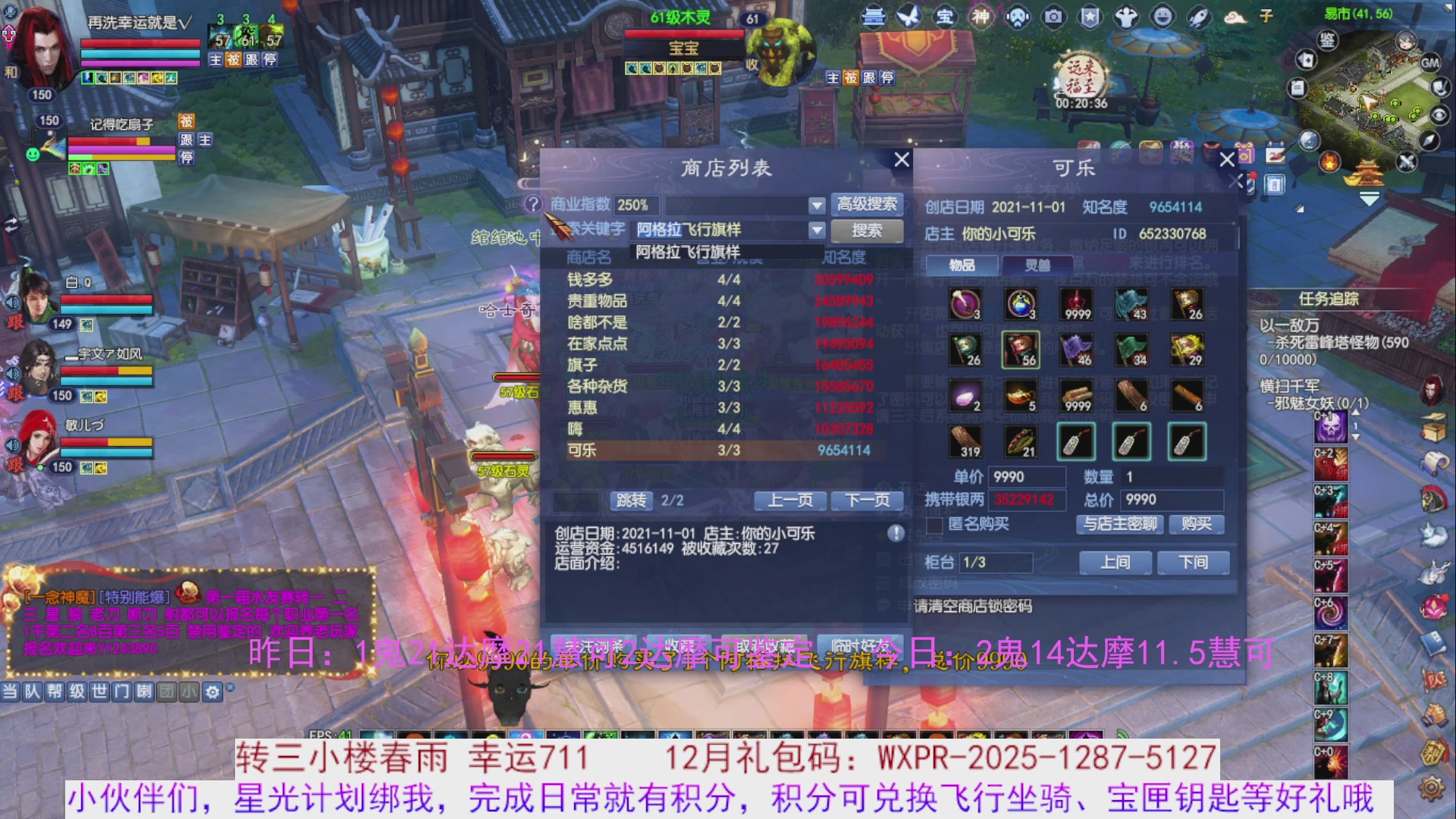The width and height of the screenshot is (1456, 819).
Task: Click the 宝 treasure icon on top toolbar
Action: click(x=945, y=16)
